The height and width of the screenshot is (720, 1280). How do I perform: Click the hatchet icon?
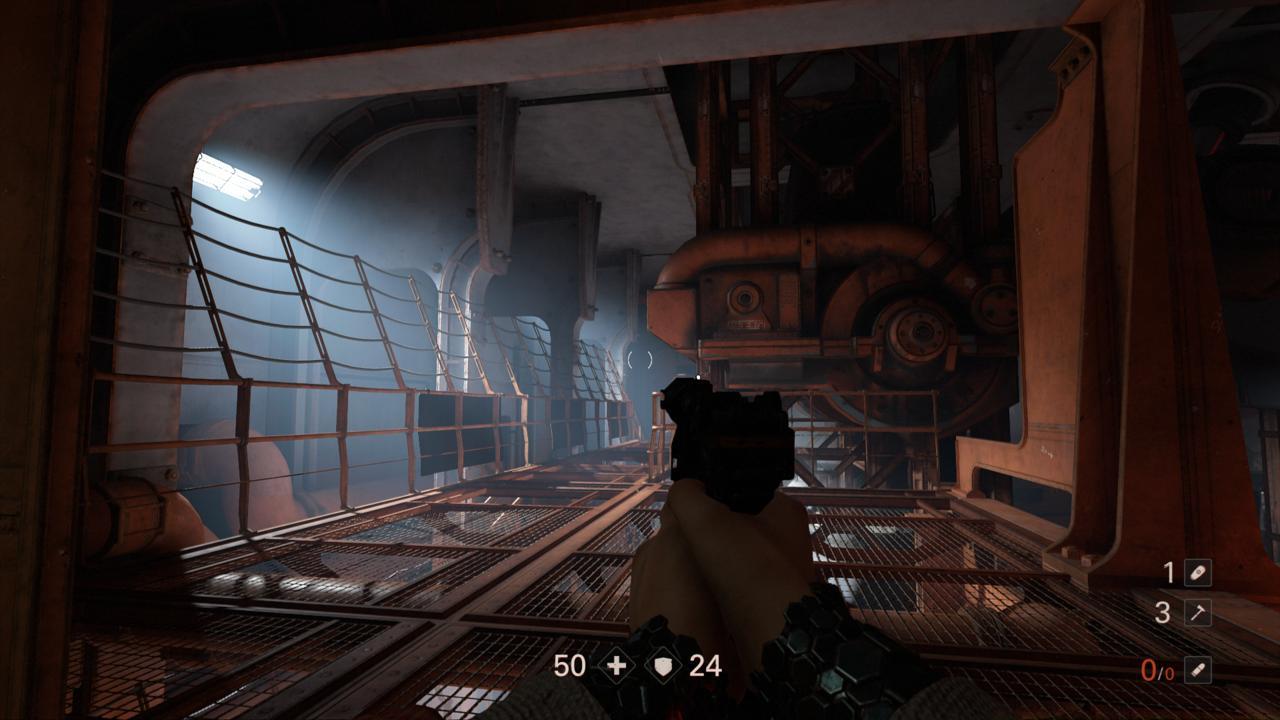pyautogui.click(x=1197, y=613)
